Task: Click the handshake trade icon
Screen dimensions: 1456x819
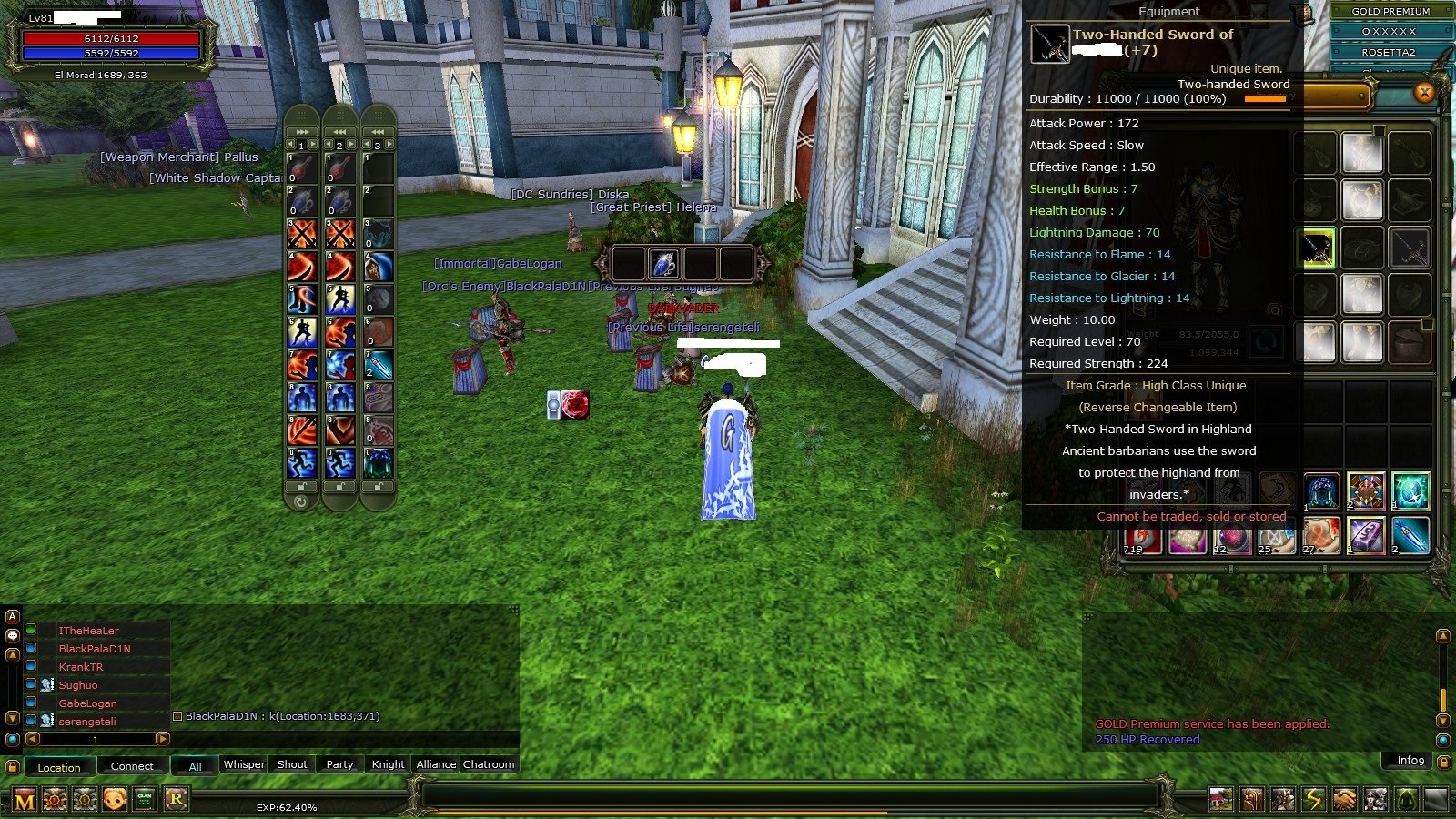Action: coord(1345,798)
